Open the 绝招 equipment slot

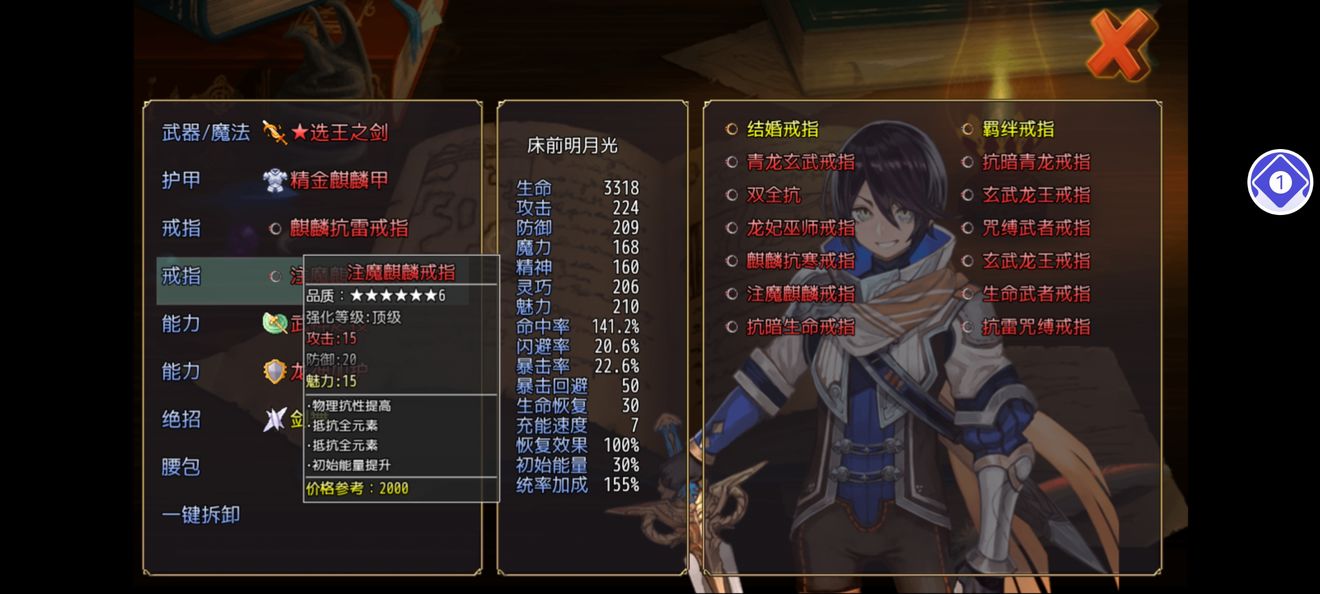182,419
